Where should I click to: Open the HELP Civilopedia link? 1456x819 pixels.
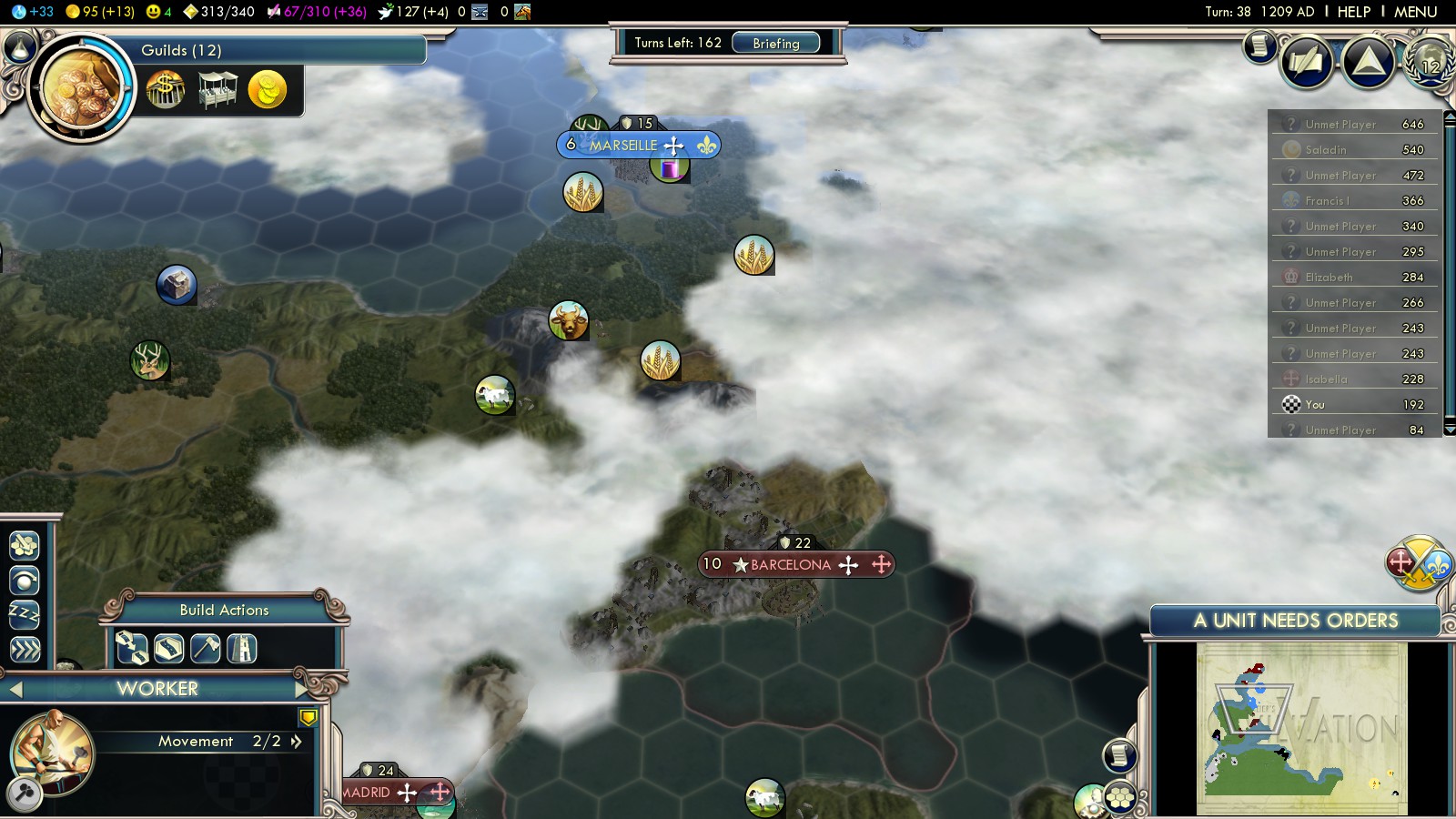point(1353,12)
